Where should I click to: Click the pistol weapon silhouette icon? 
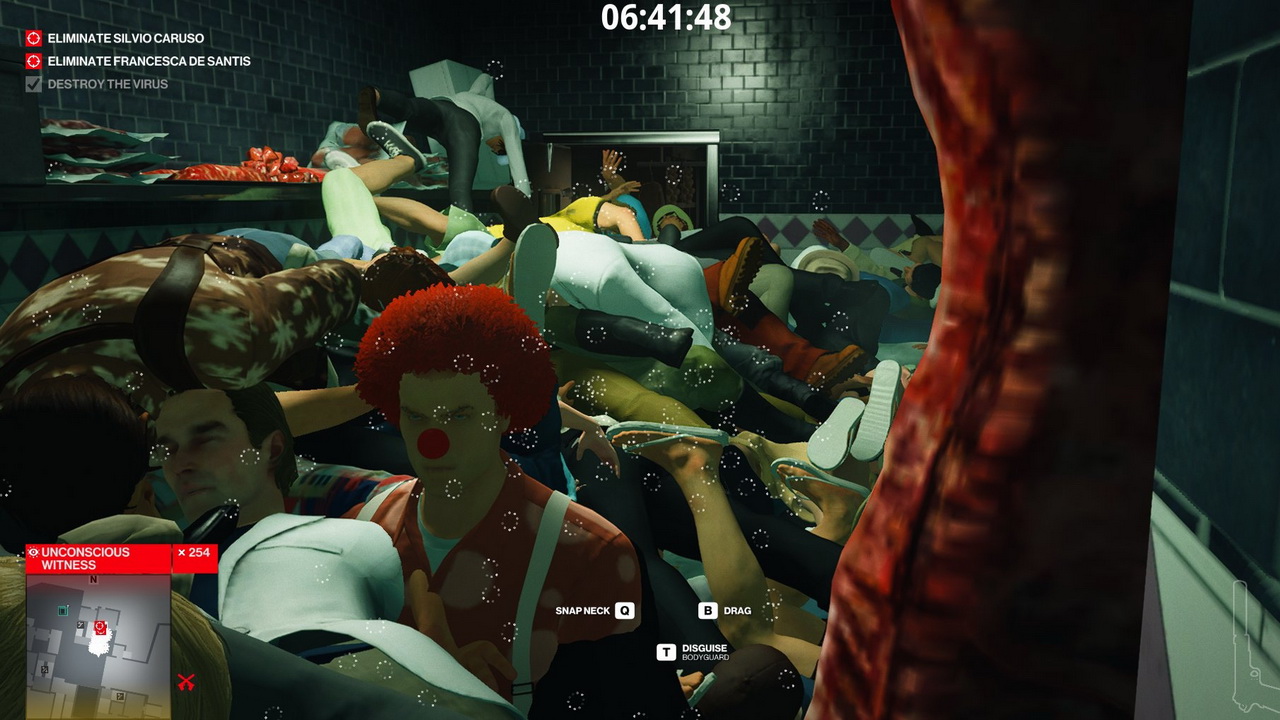(x=1255, y=645)
